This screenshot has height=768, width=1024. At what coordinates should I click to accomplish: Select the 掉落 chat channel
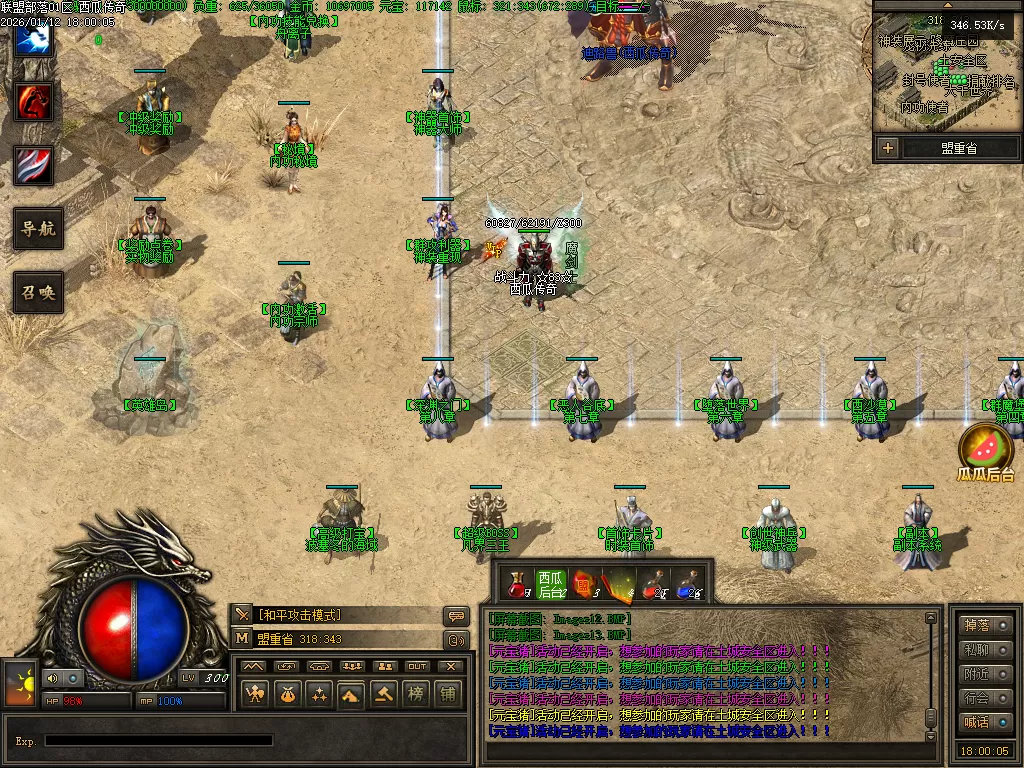click(x=984, y=625)
